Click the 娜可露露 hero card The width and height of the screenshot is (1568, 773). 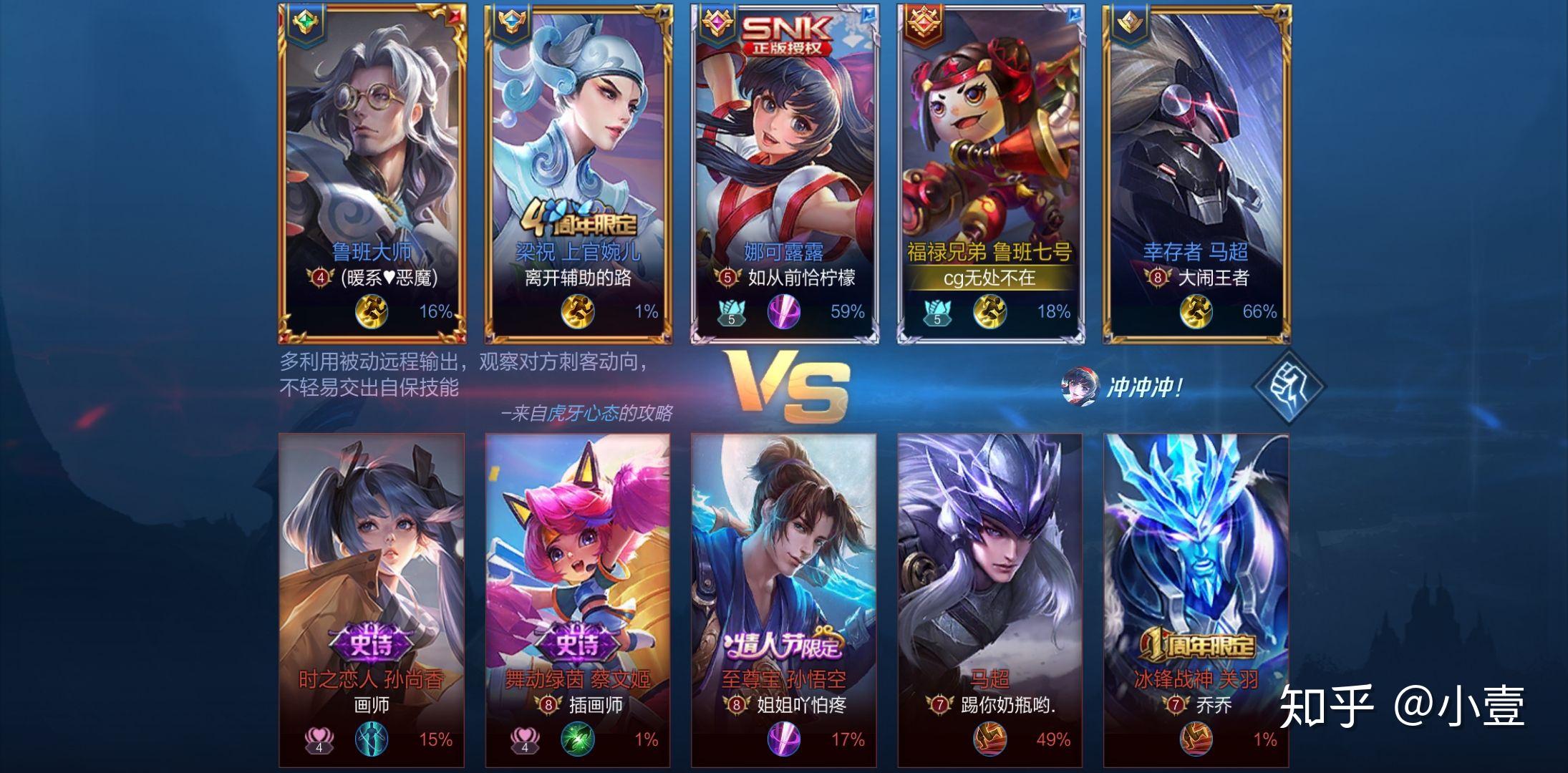pos(785,173)
